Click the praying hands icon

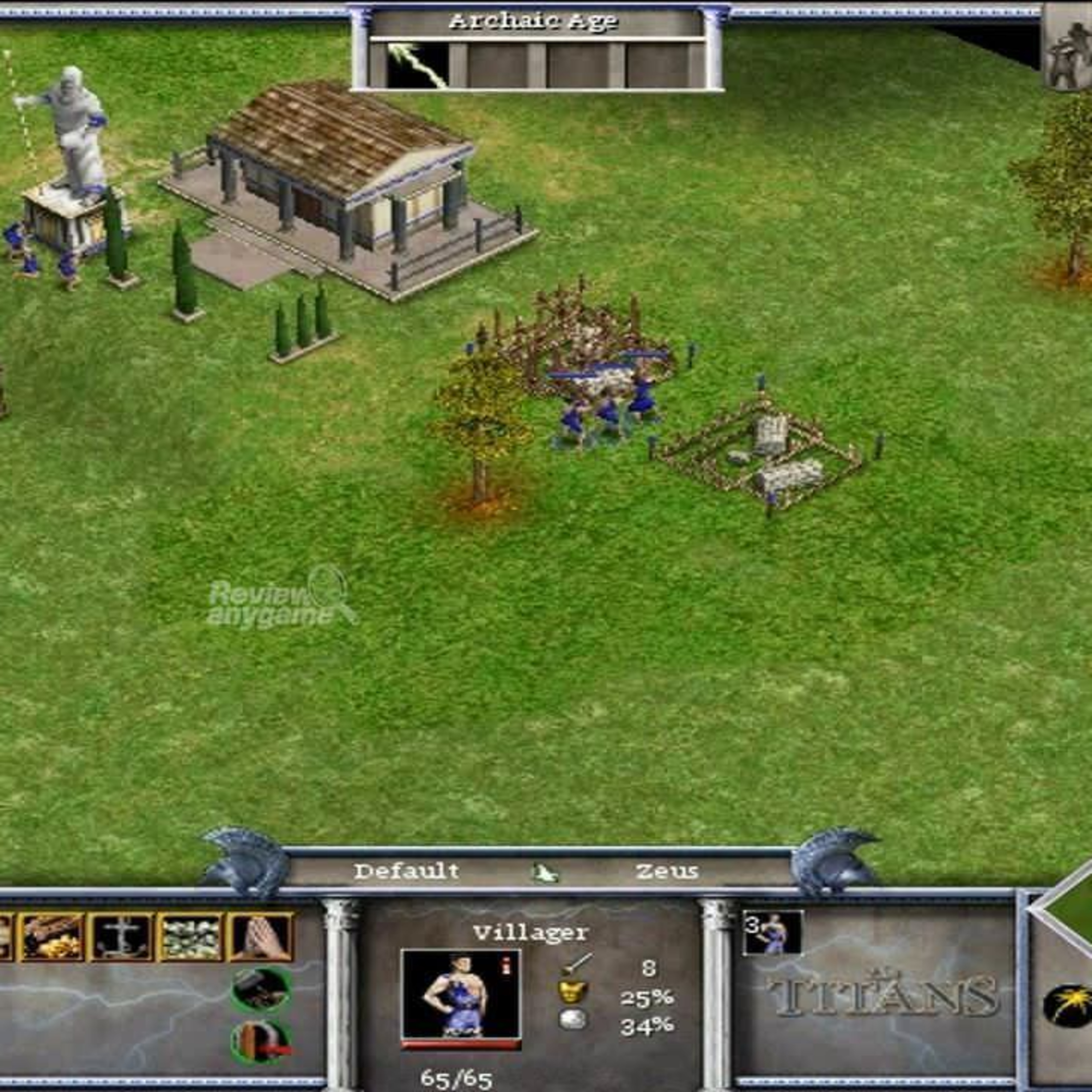261,937
